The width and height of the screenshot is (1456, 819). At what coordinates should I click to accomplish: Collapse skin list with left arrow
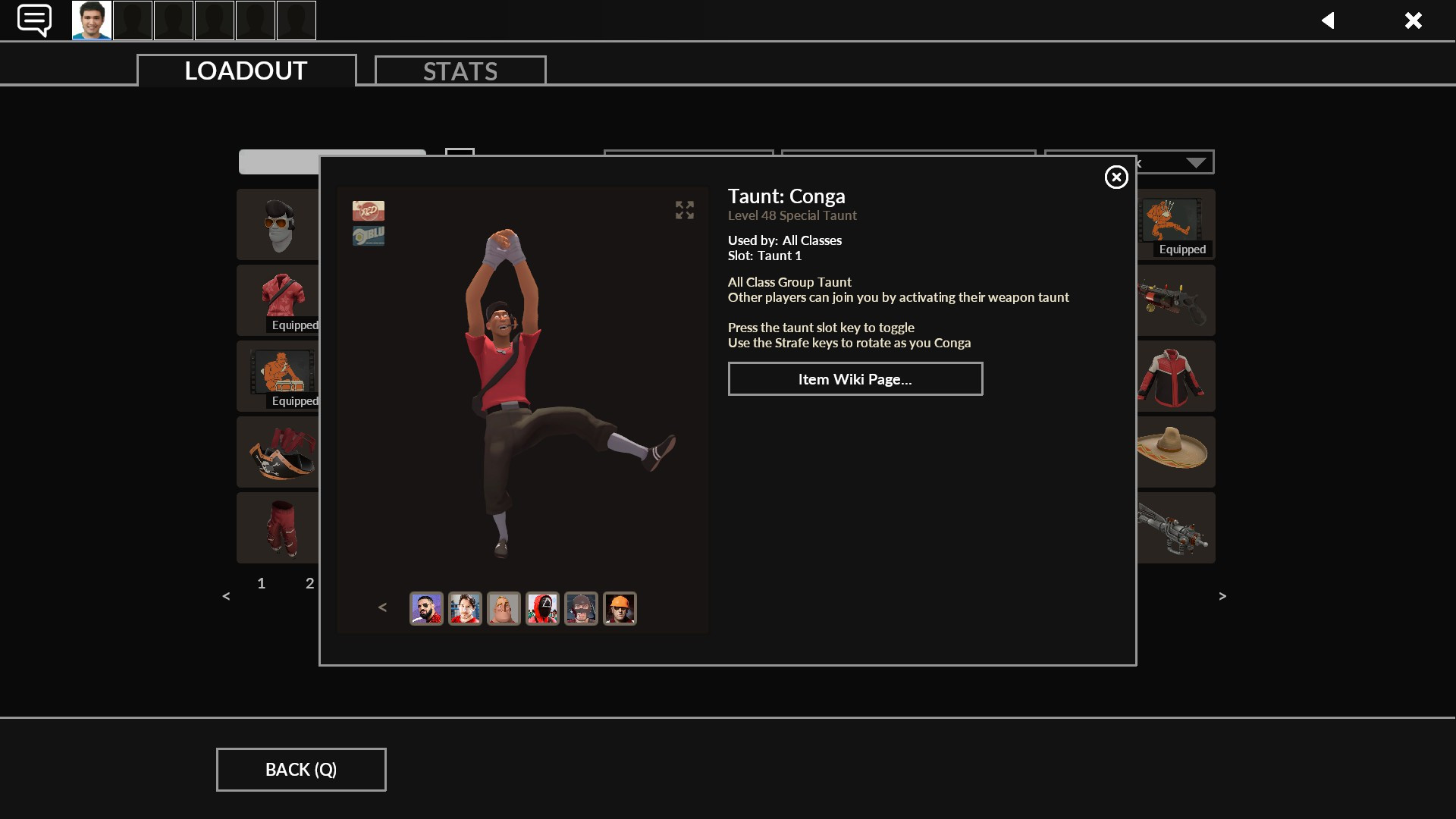click(382, 607)
